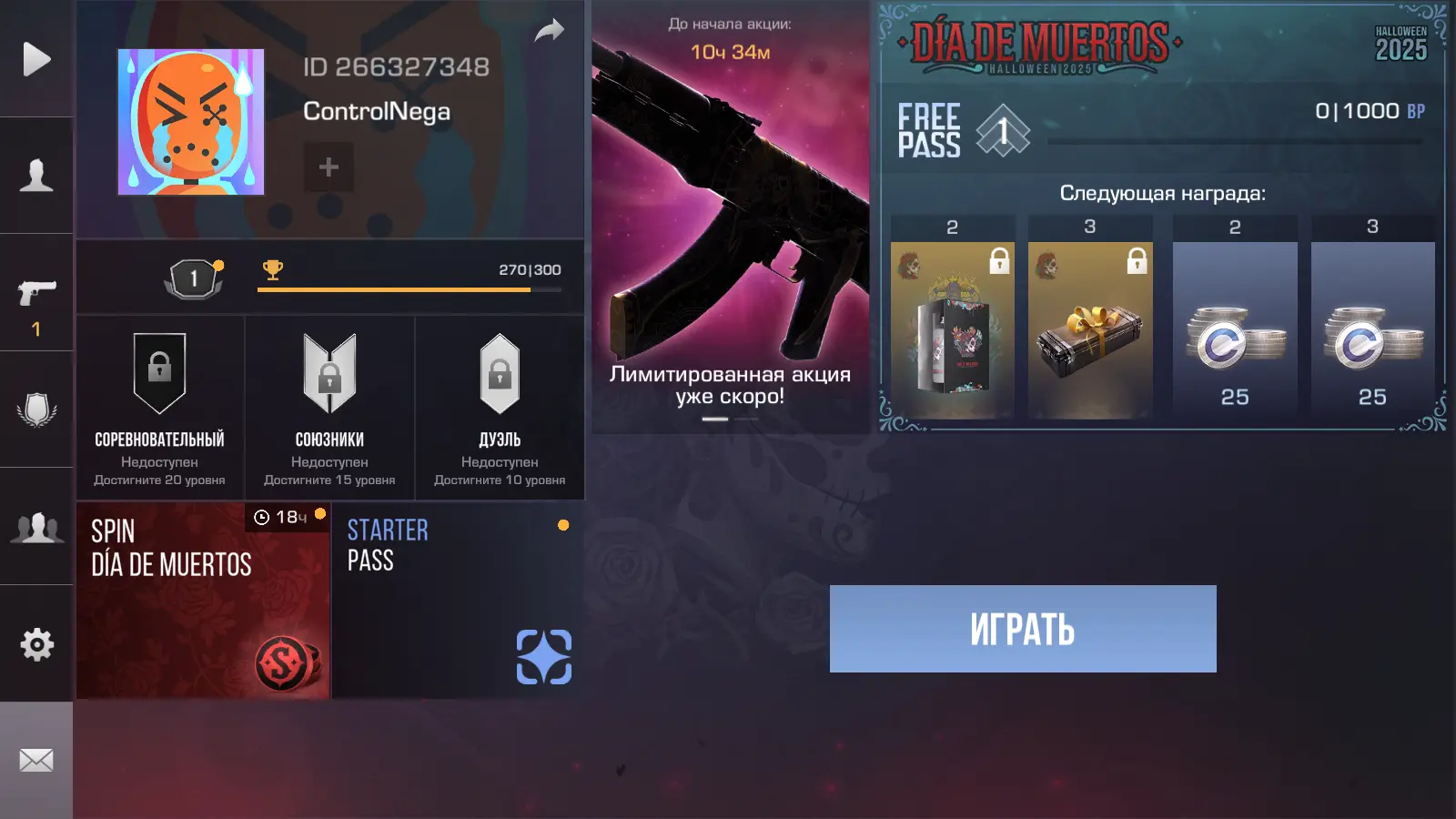The image size is (1456, 819).
Task: Open the shield wreath sidebar tab
Action: (x=36, y=409)
